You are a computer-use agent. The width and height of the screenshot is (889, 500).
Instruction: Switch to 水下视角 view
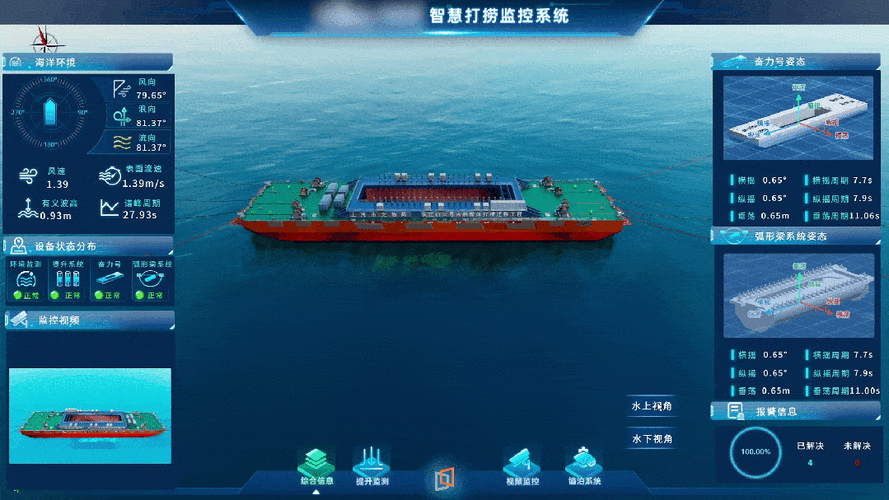(651, 438)
